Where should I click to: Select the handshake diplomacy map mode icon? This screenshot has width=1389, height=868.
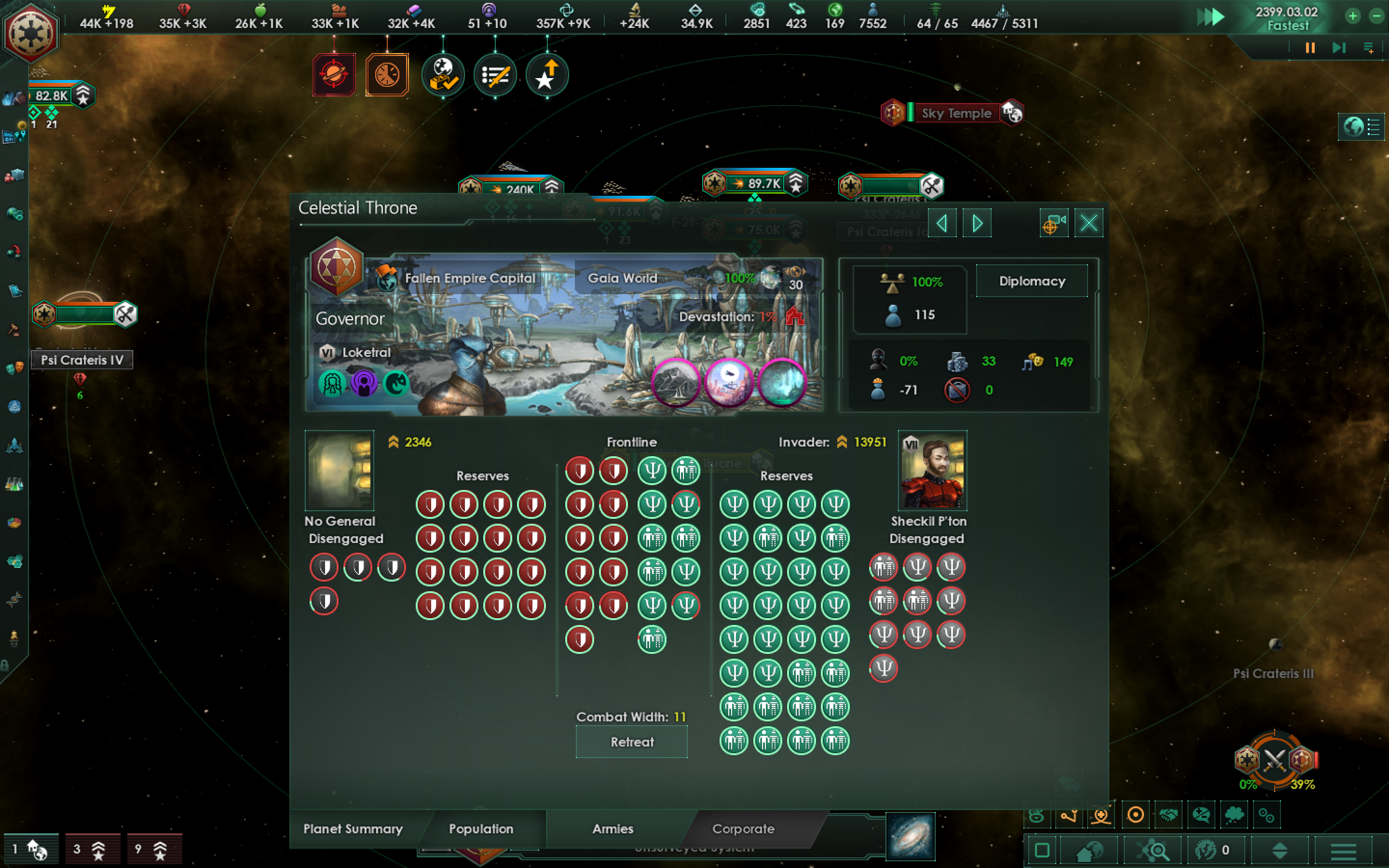[1169, 815]
